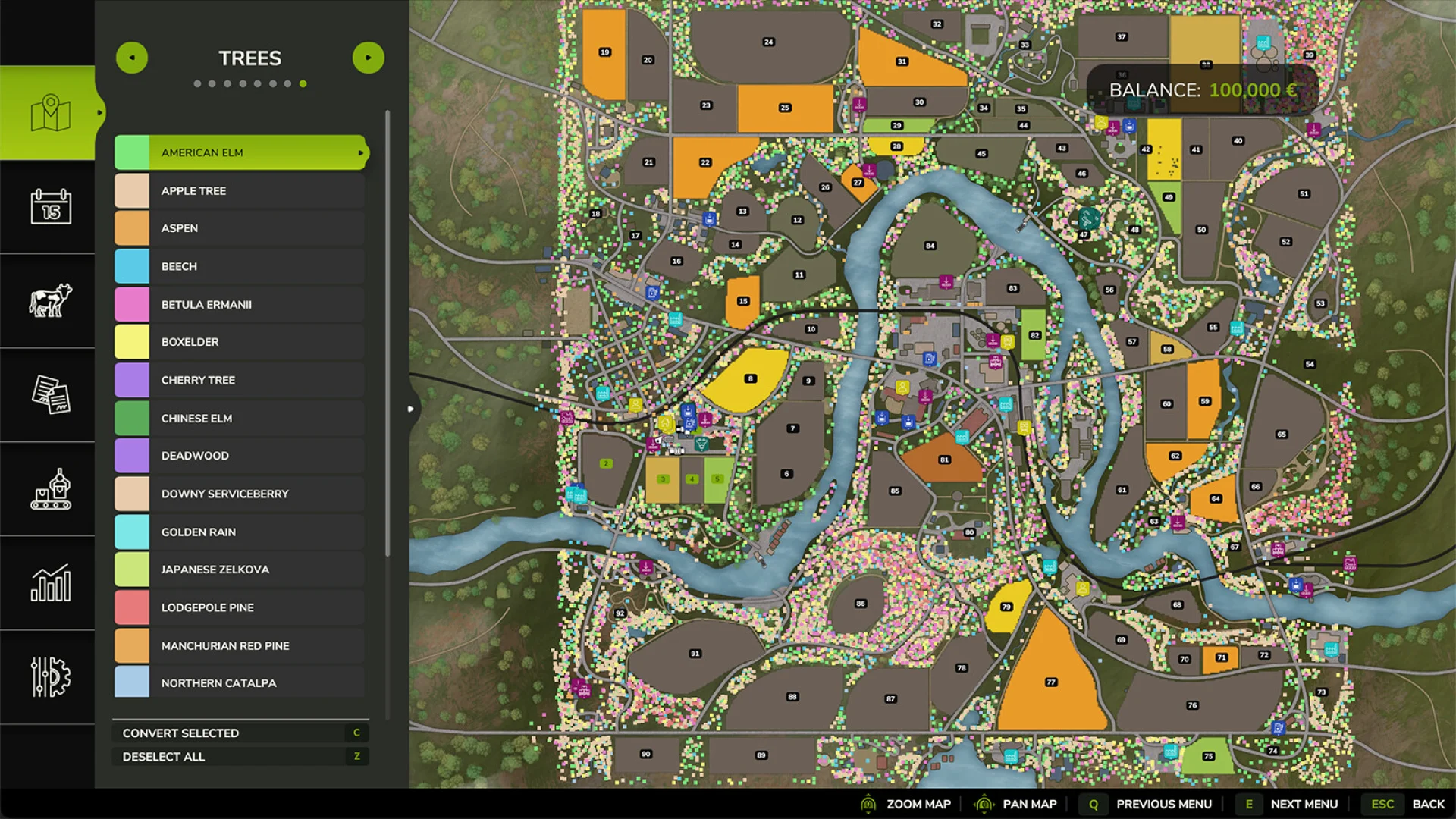Click the Zoom Map magnifier icon
Viewport: 1456px width, 819px height.
[867, 803]
